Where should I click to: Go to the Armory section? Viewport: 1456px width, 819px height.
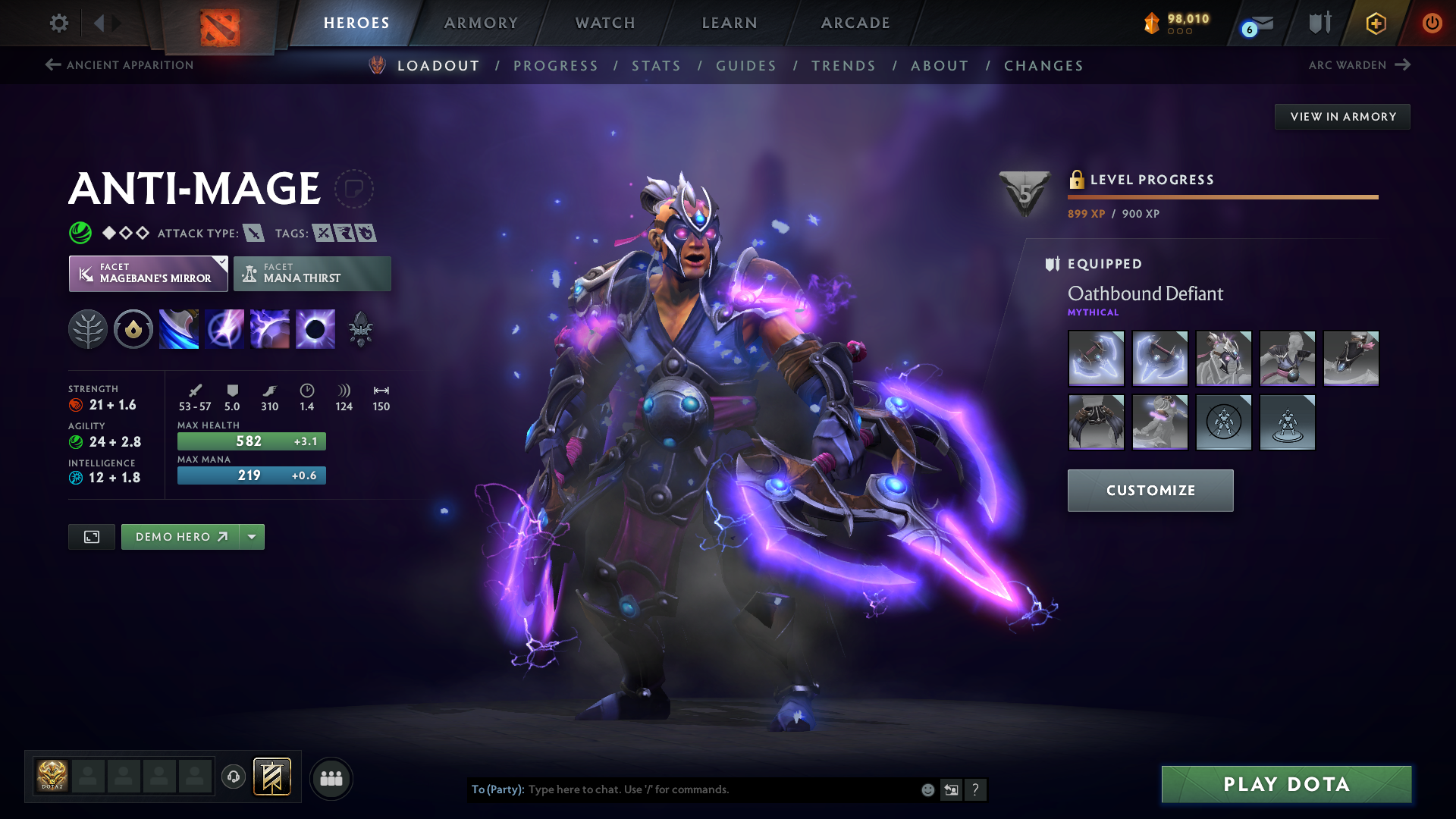pos(481,23)
